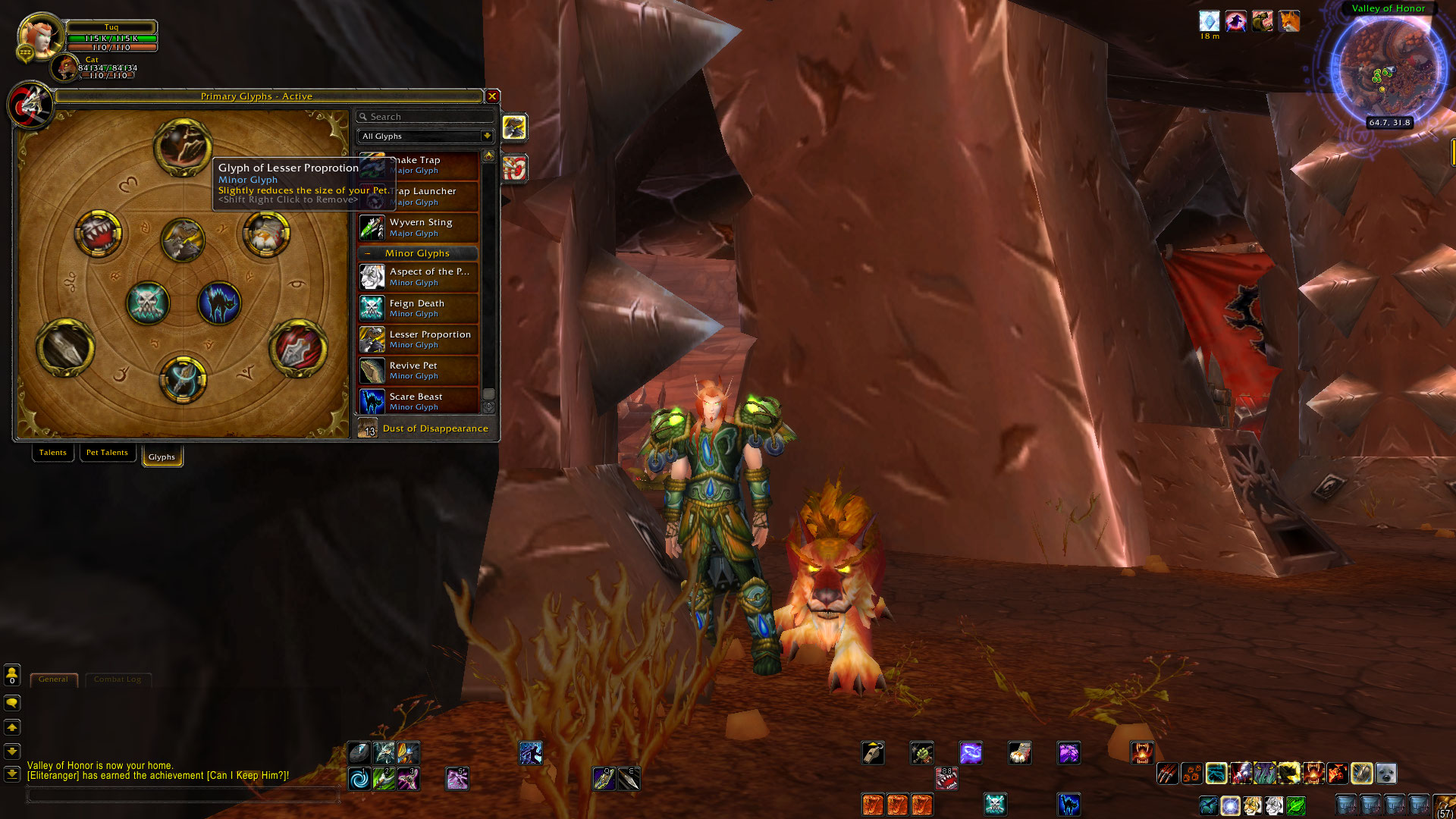Image resolution: width=1456 pixels, height=819 pixels.
Task: Select the Scare Beast minor glyph
Action: [372, 401]
